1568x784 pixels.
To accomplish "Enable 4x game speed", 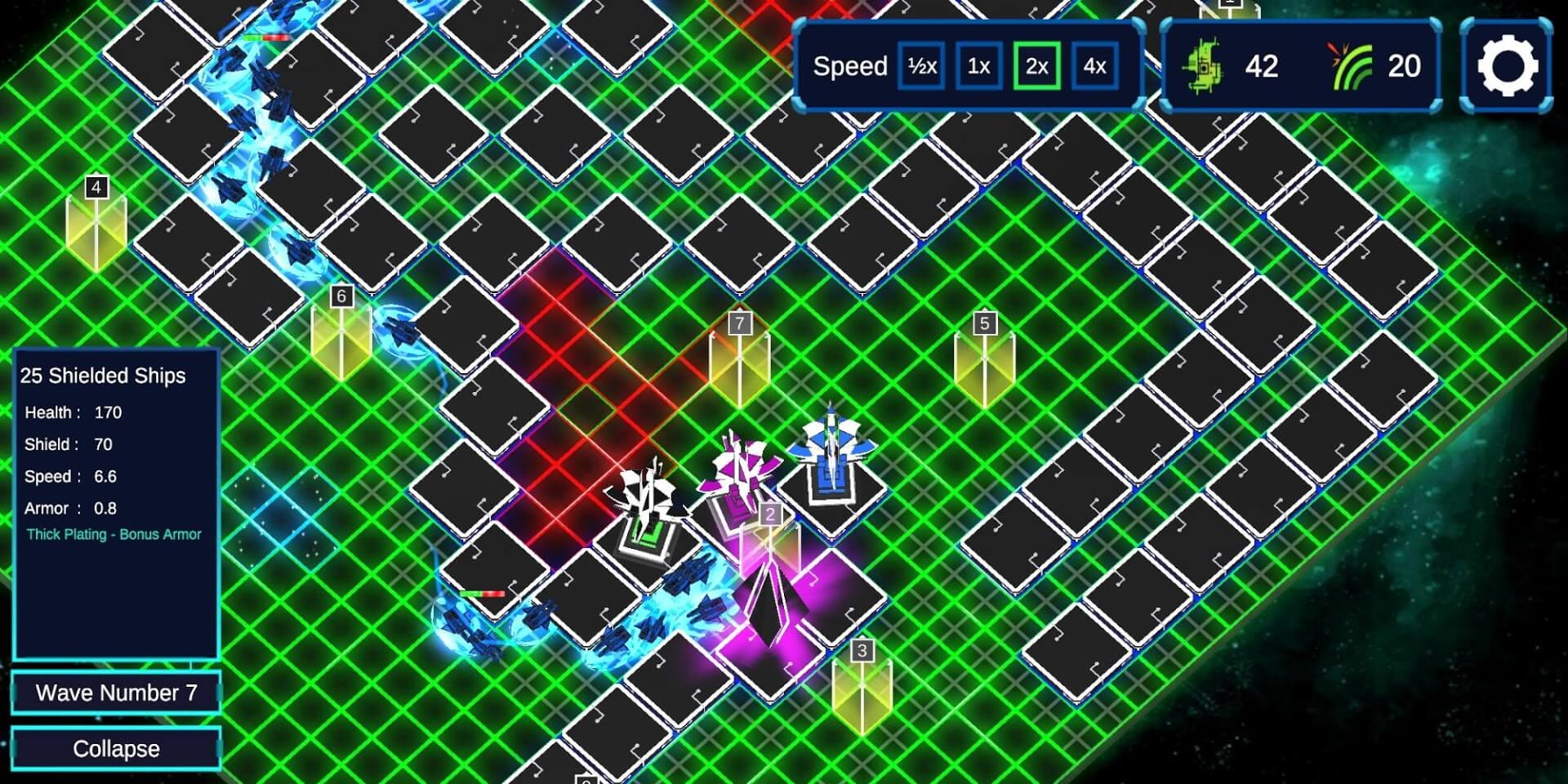I will (x=1094, y=67).
